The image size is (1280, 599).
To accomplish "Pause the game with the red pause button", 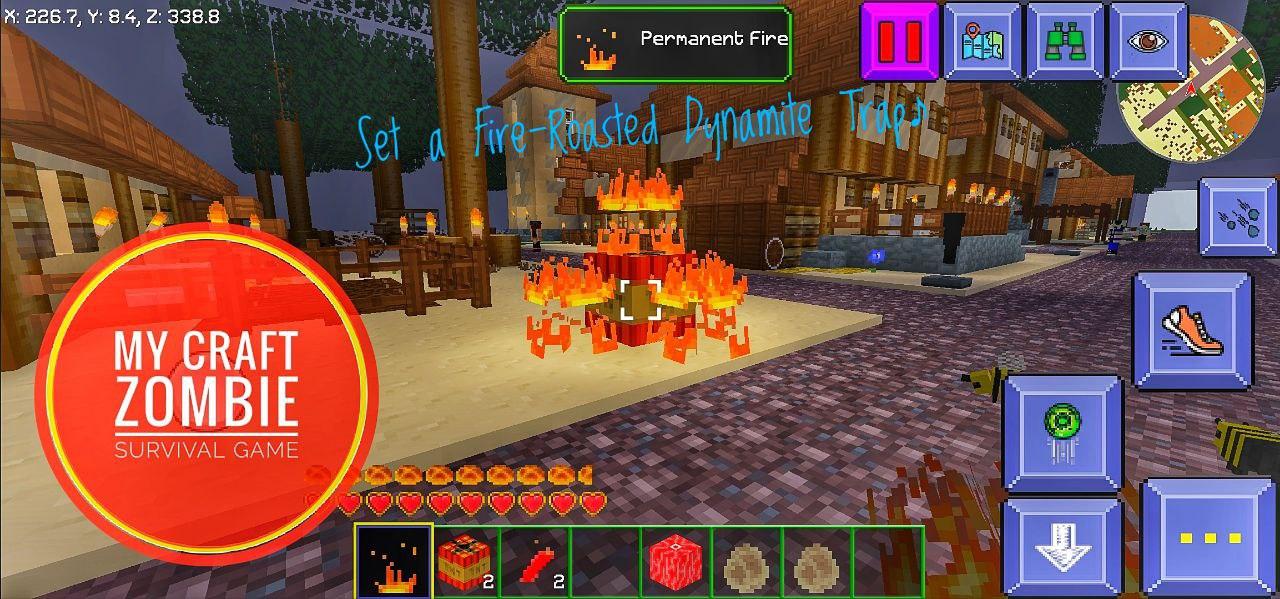I will [x=900, y=41].
